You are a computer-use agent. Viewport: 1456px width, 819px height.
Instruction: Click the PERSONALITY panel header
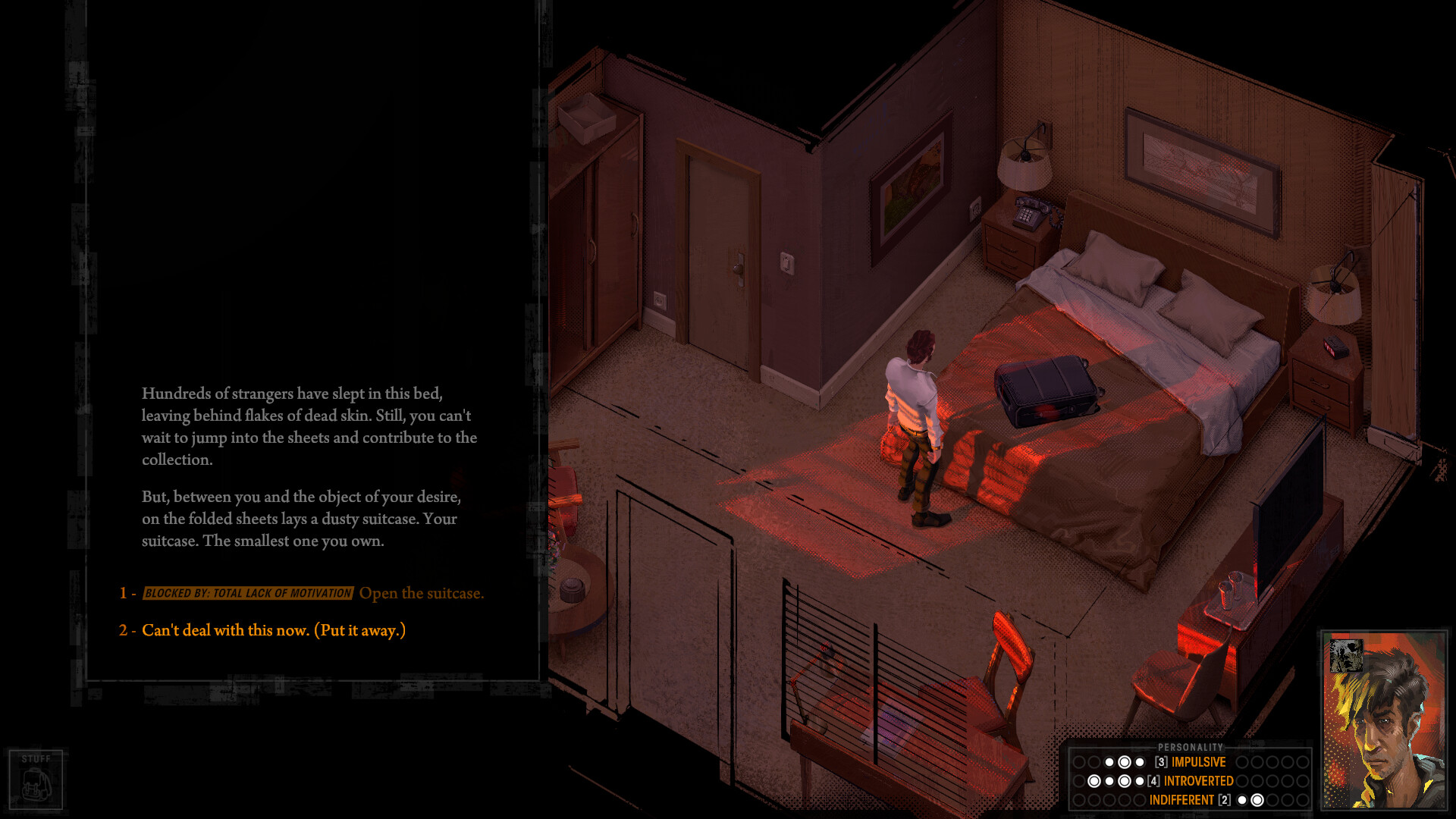tap(1191, 746)
